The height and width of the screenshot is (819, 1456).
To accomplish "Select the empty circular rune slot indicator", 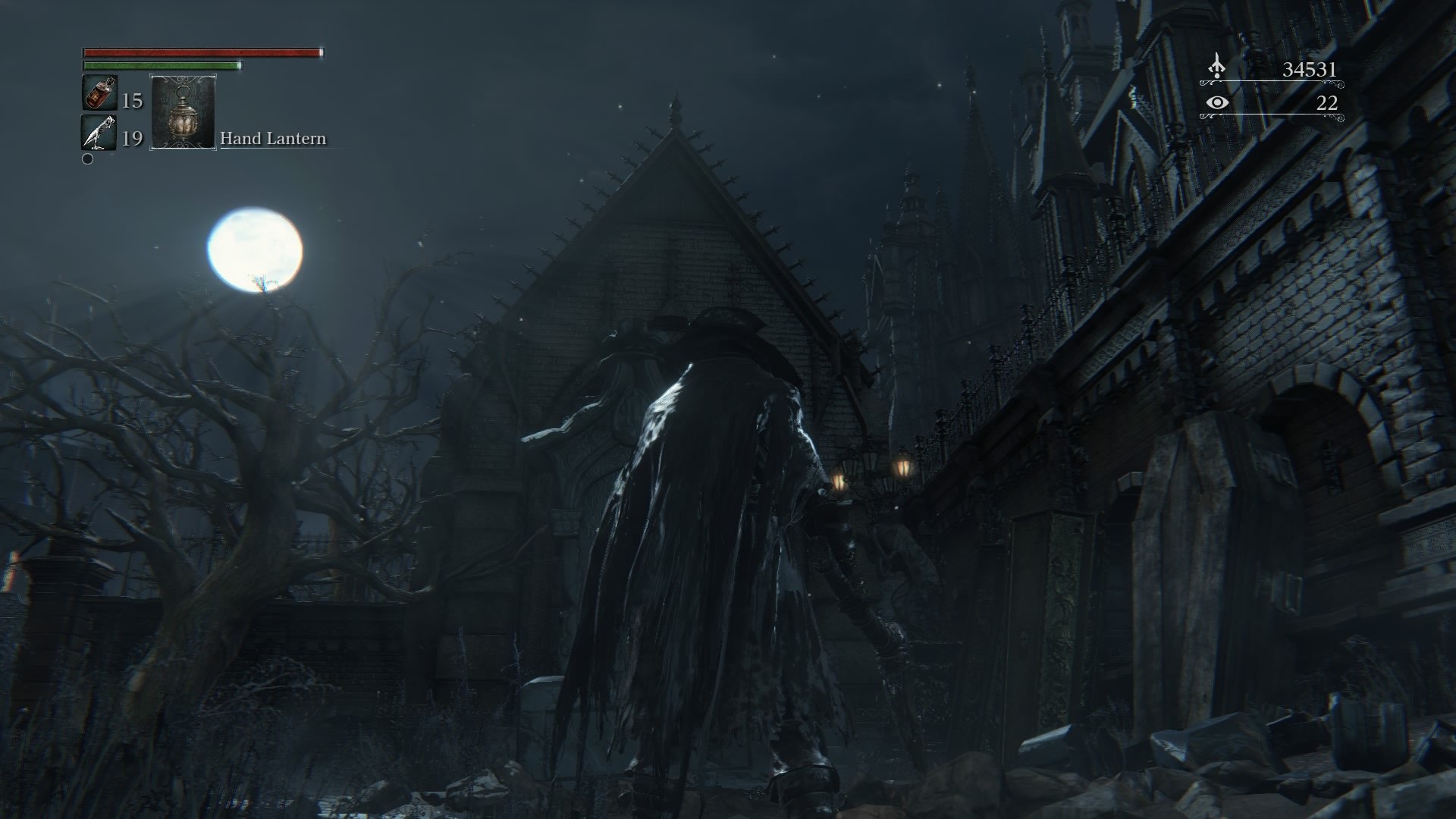I will pyautogui.click(x=86, y=160).
